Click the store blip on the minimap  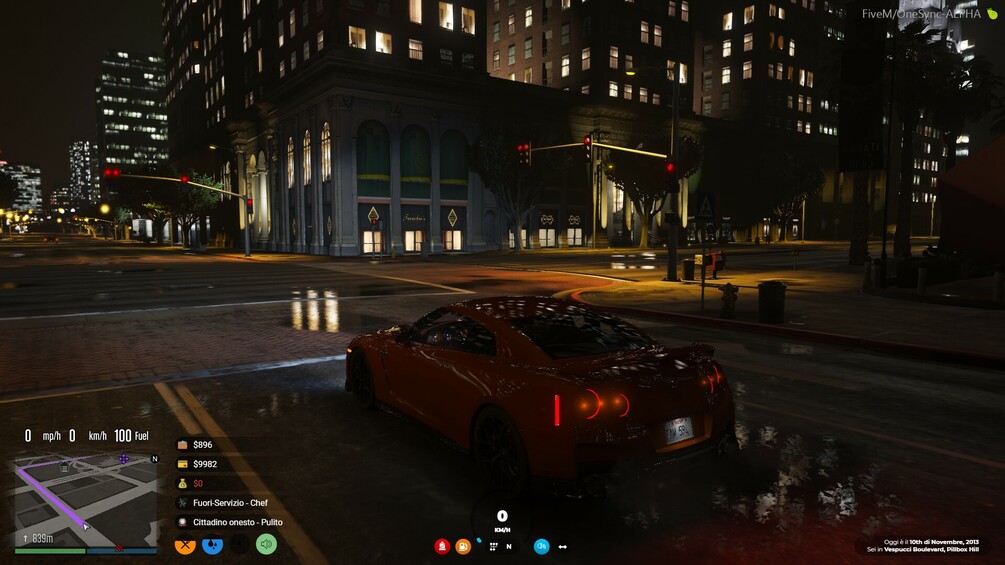pyautogui.click(x=64, y=467)
